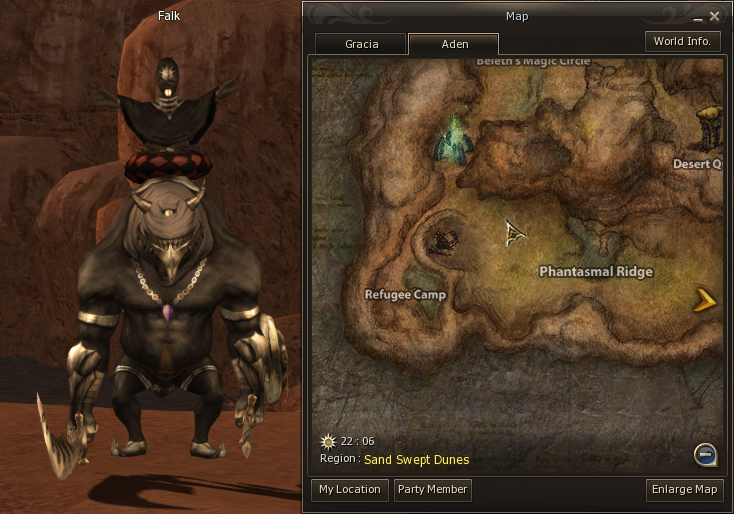
Task: Show Party Member locations
Action: [x=432, y=490]
